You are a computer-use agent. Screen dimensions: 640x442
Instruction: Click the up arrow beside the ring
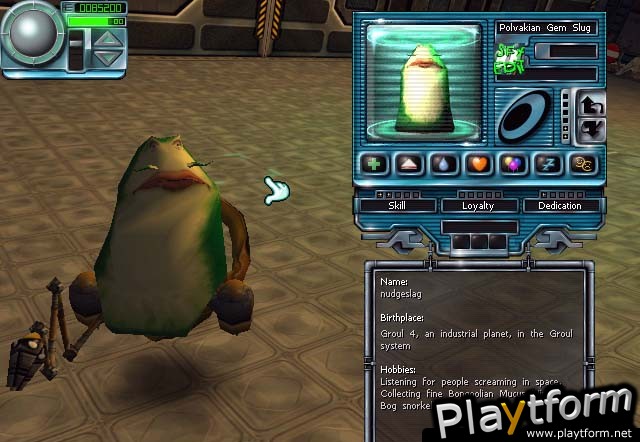pos(592,104)
